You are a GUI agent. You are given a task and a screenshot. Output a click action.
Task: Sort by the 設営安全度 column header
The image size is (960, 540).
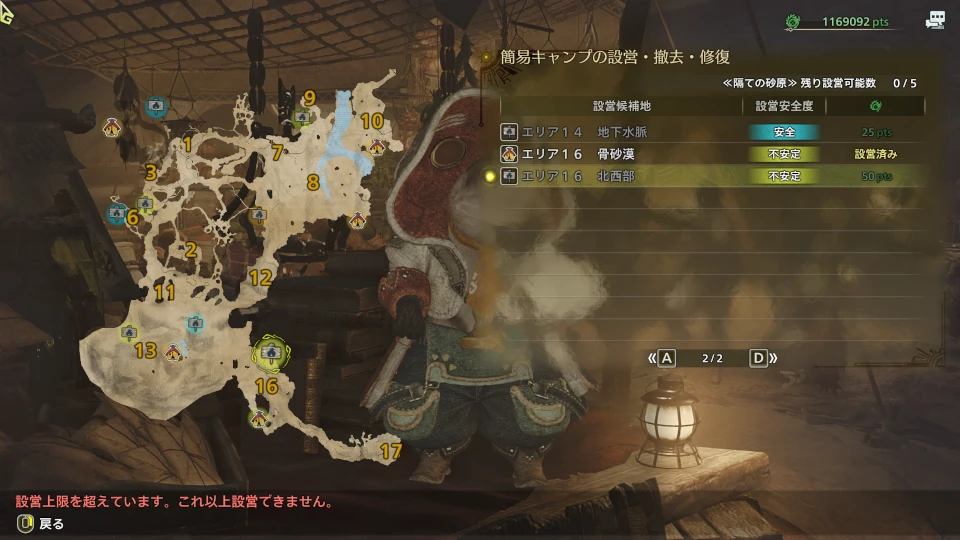tap(783, 106)
